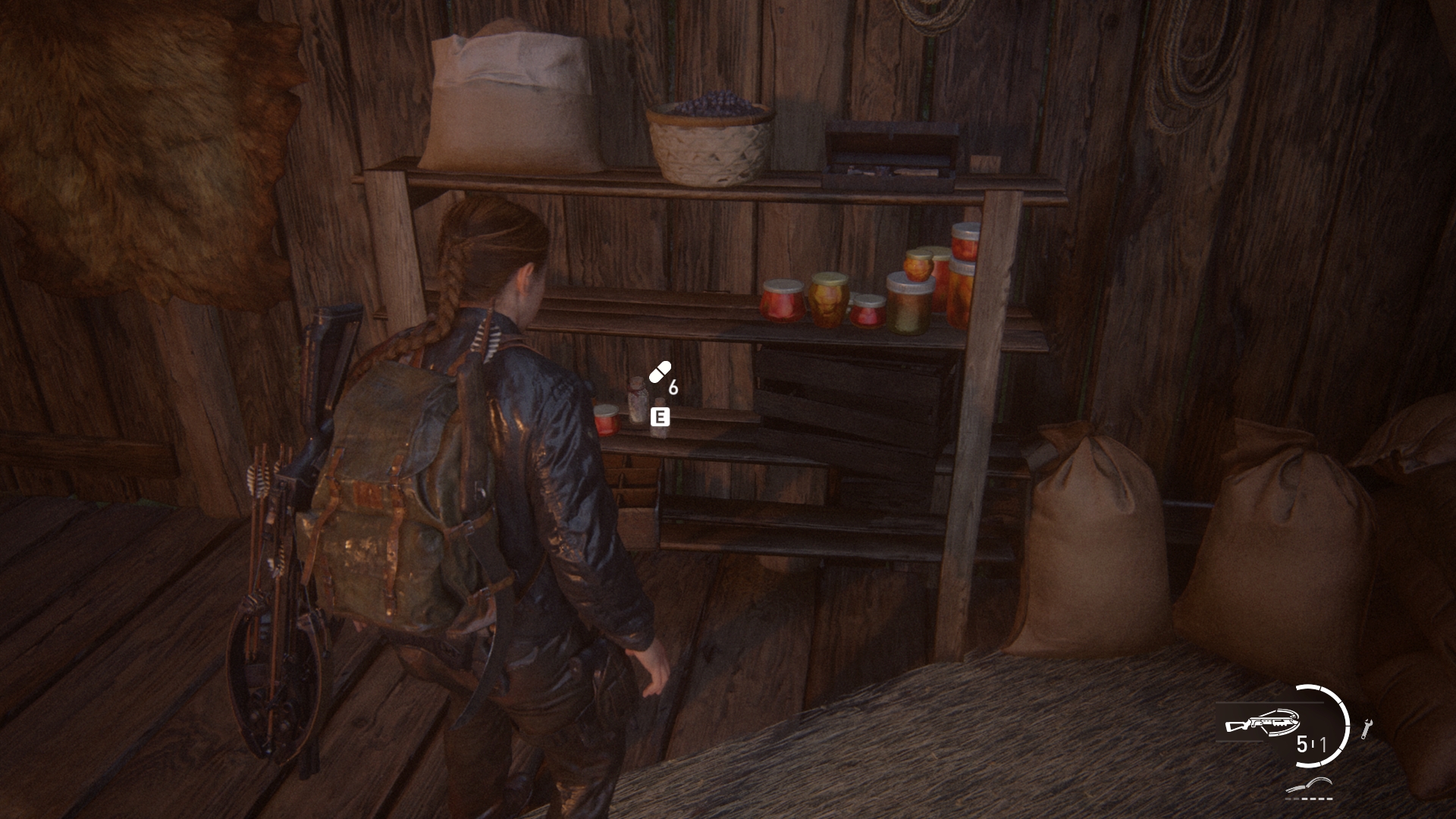Click the wrench upgrade icon
Viewport: 1456px width, 819px height.
pyautogui.click(x=1367, y=728)
